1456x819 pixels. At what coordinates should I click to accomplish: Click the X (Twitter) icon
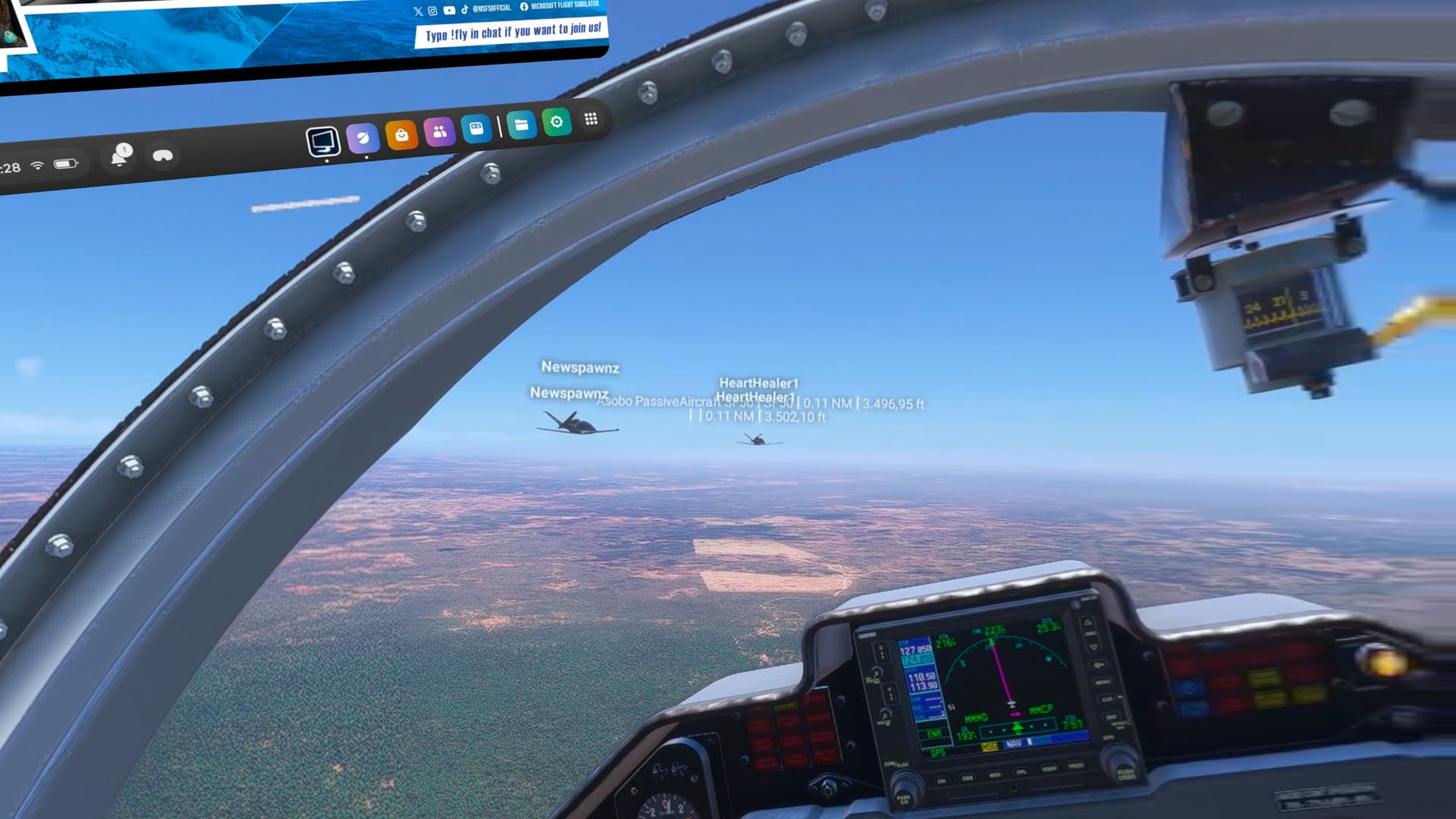point(419,11)
